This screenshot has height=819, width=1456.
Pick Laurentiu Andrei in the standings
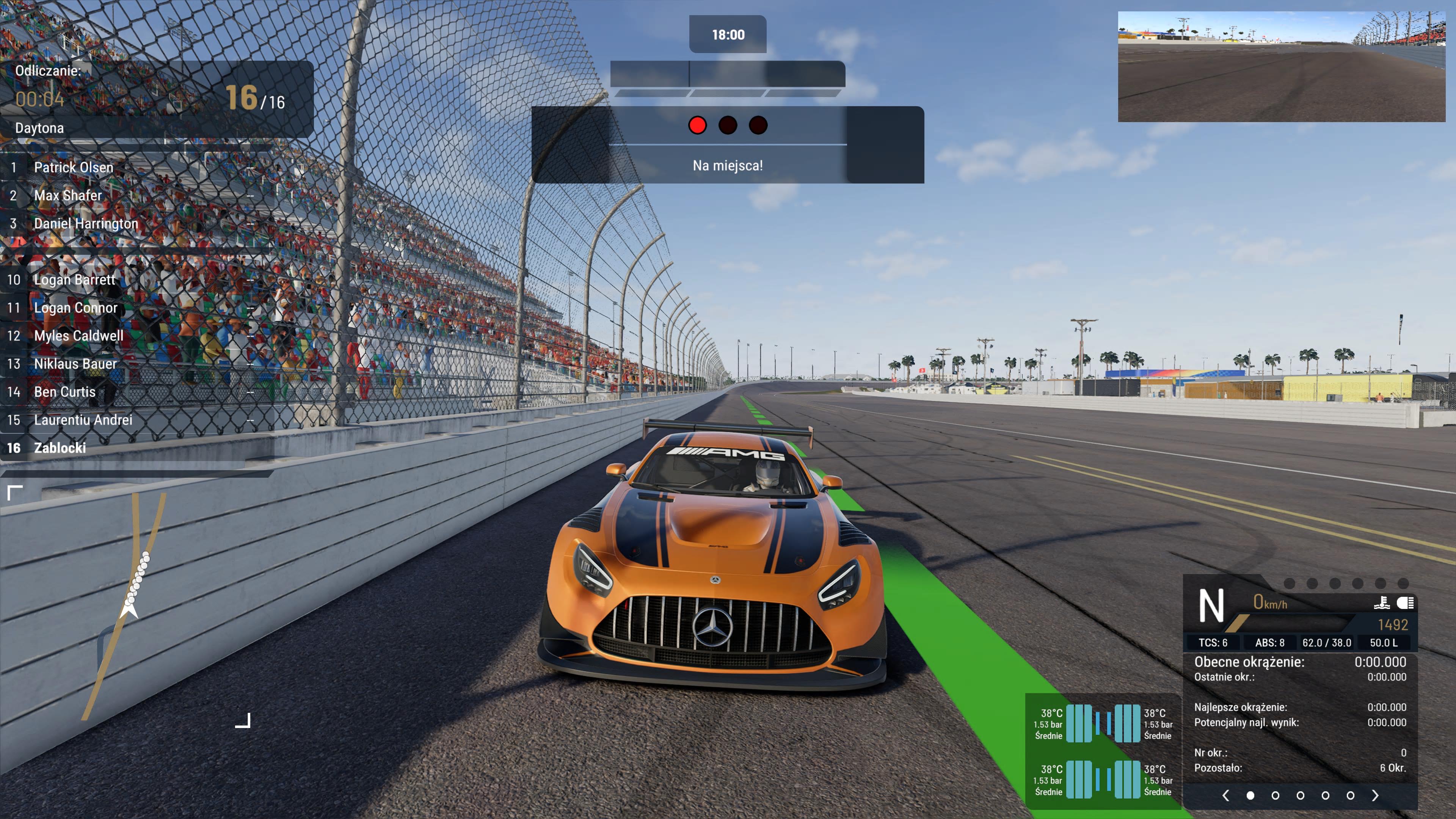pos(83,420)
